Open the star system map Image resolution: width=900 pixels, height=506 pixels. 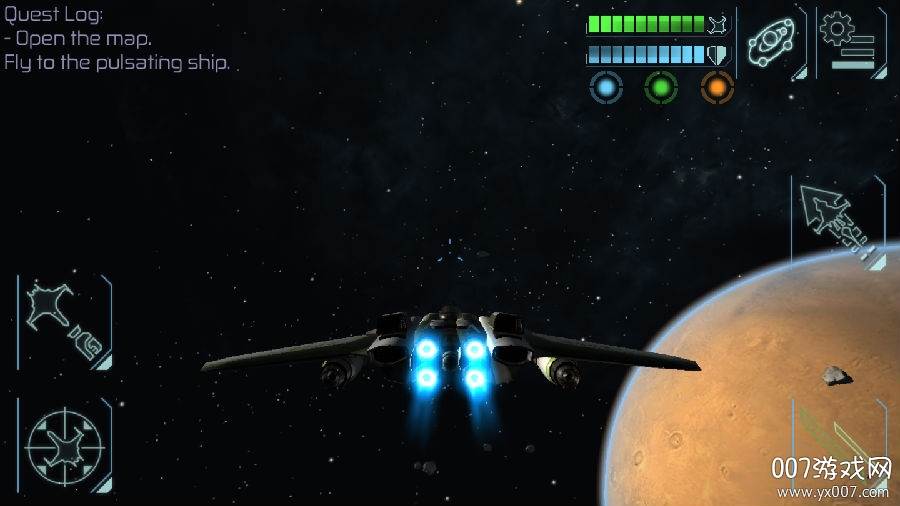(771, 43)
